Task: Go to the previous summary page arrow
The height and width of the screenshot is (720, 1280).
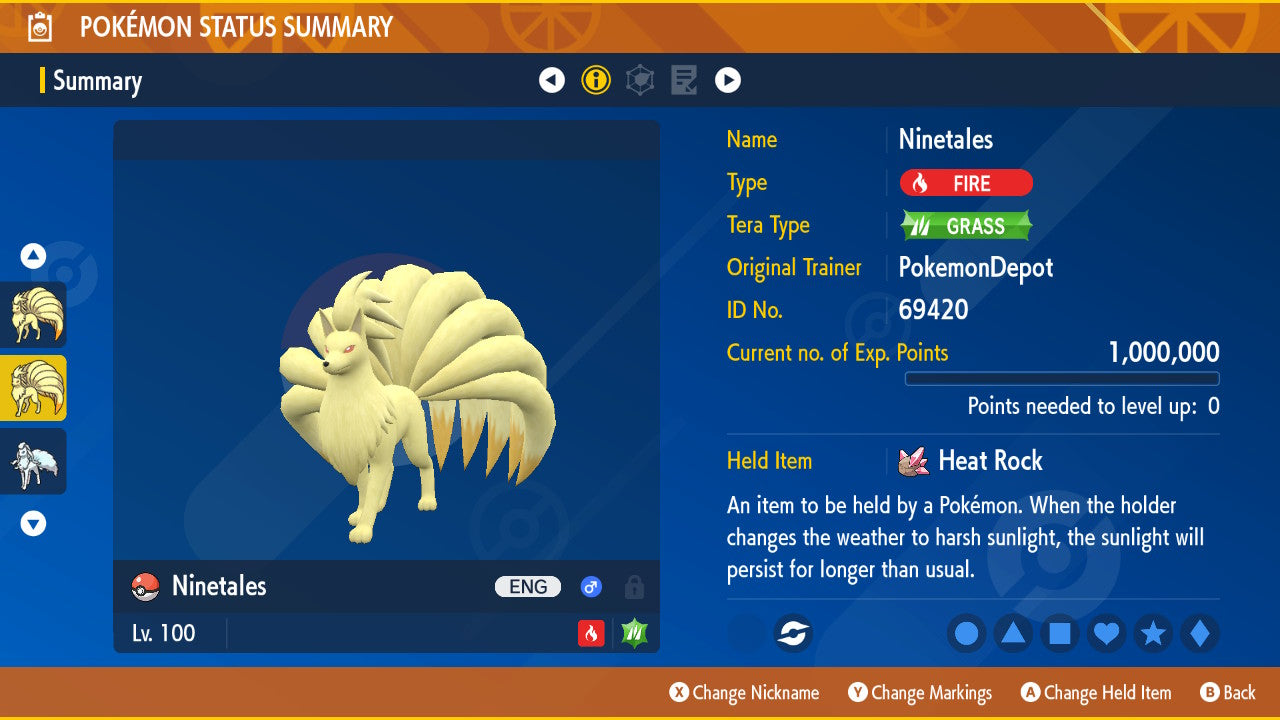Action: click(552, 80)
